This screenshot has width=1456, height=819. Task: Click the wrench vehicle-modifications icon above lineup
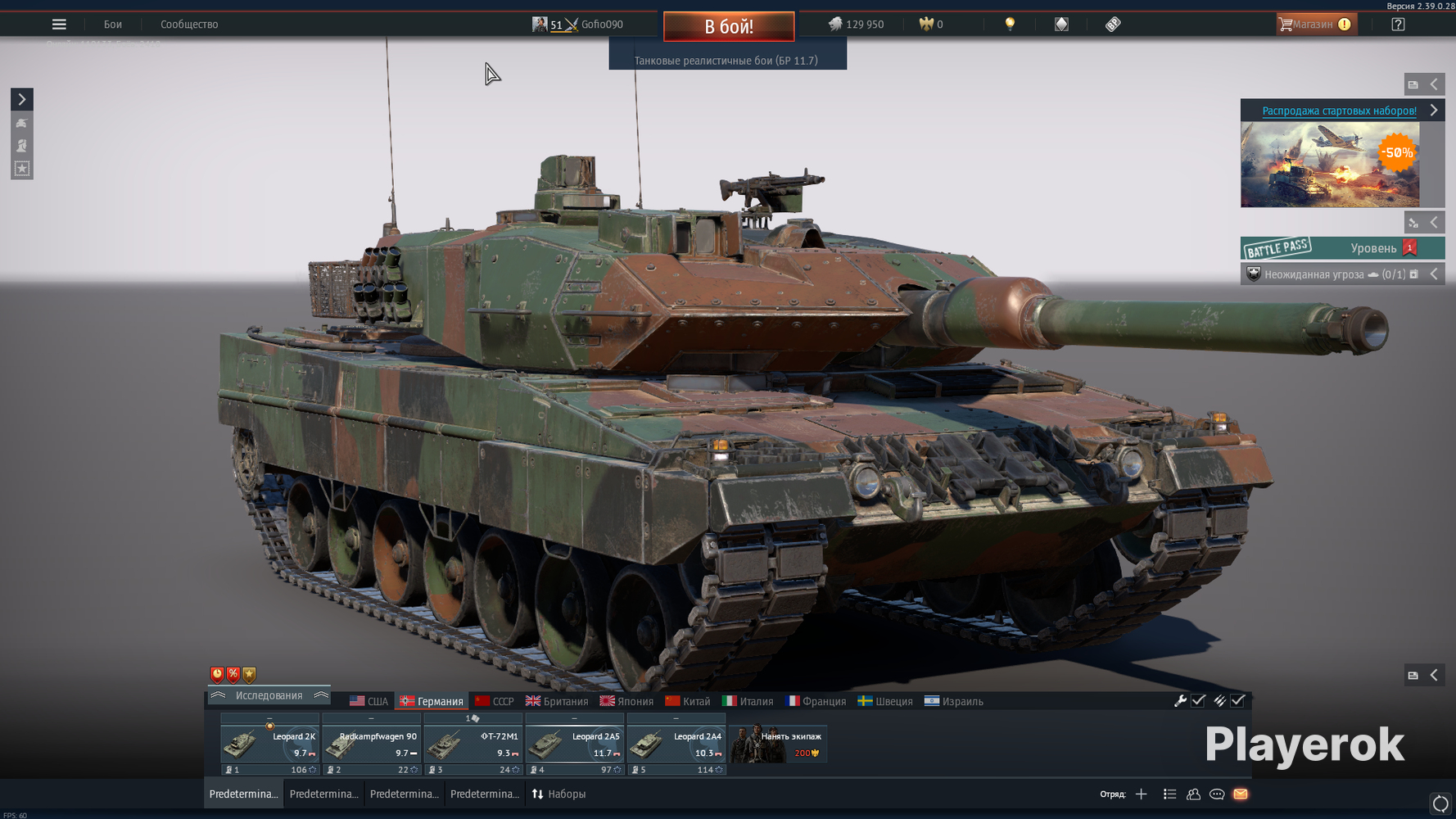click(x=1181, y=701)
